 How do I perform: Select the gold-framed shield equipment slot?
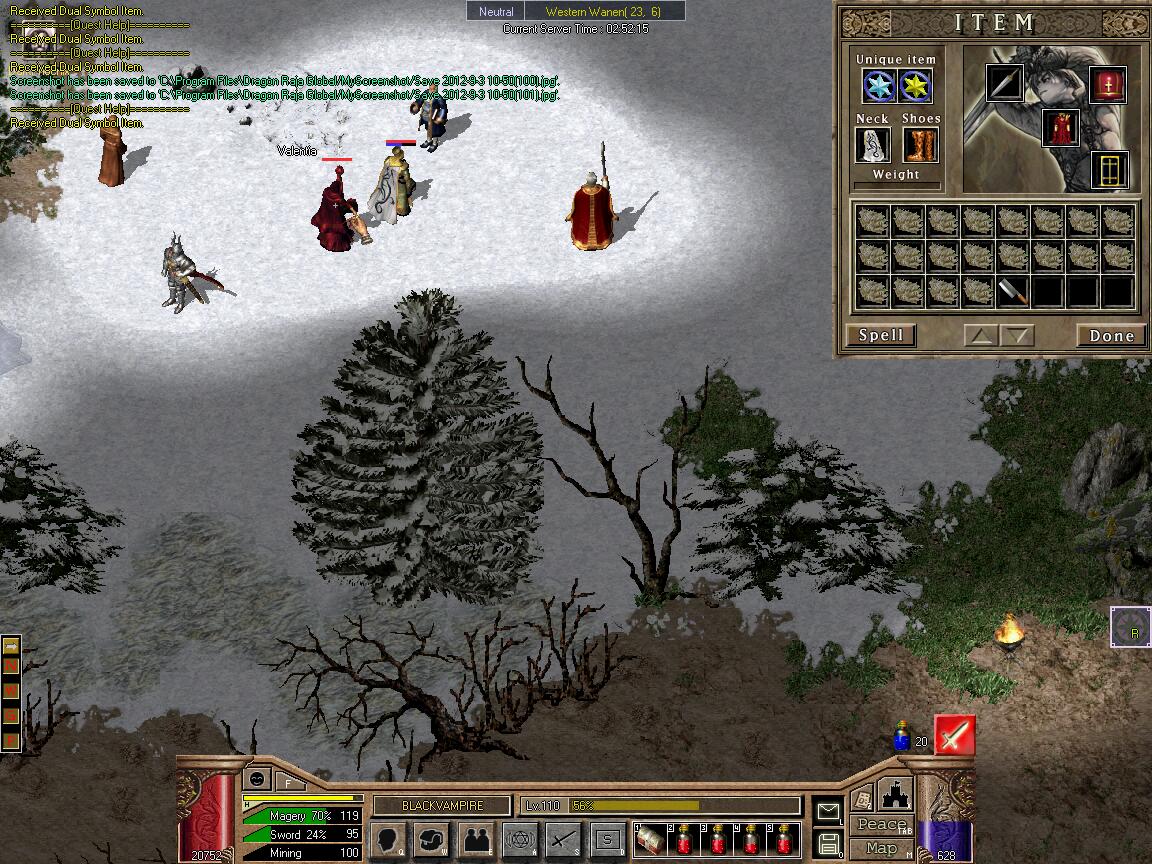[x=1110, y=170]
